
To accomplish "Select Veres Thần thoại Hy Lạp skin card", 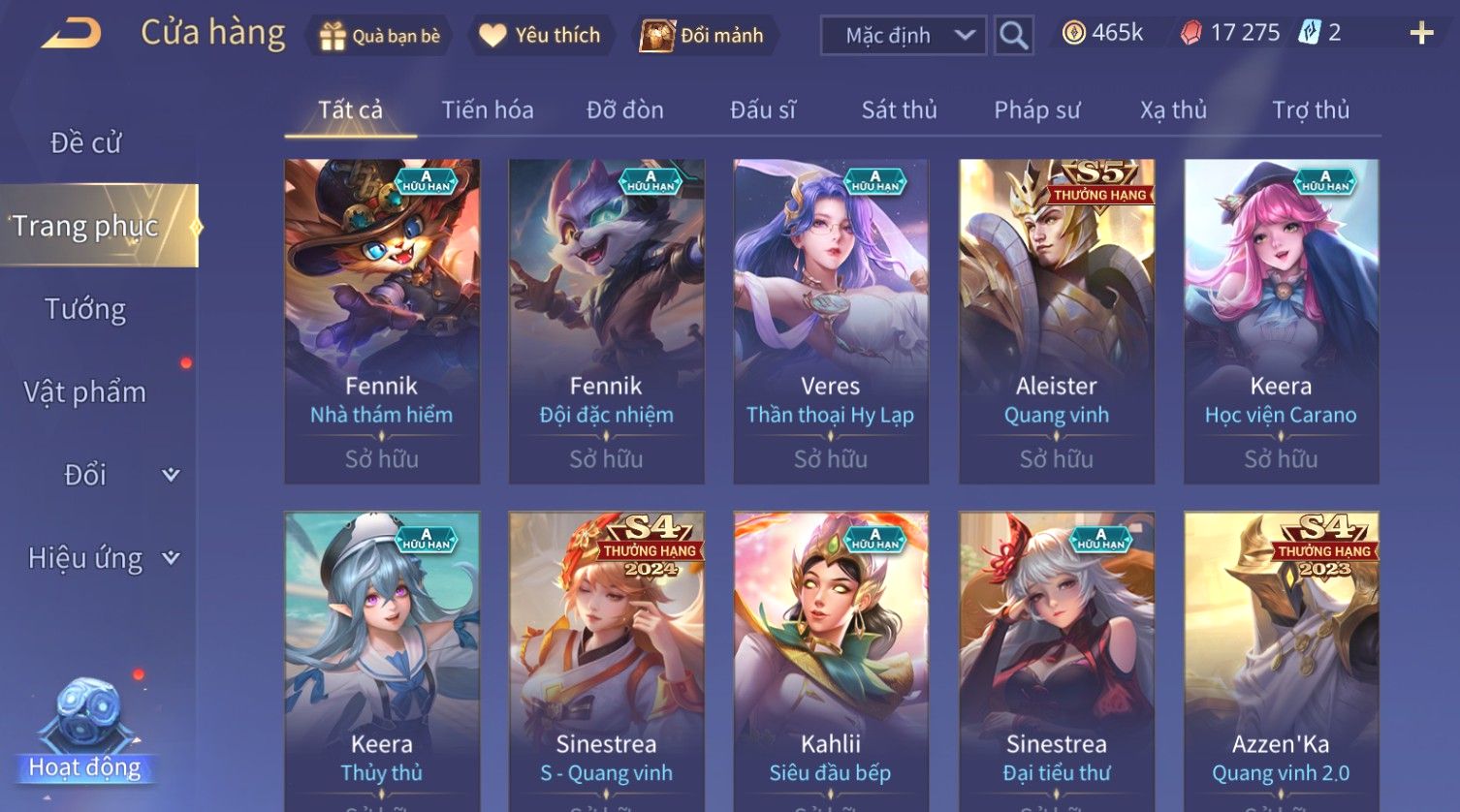I will pos(831,321).
